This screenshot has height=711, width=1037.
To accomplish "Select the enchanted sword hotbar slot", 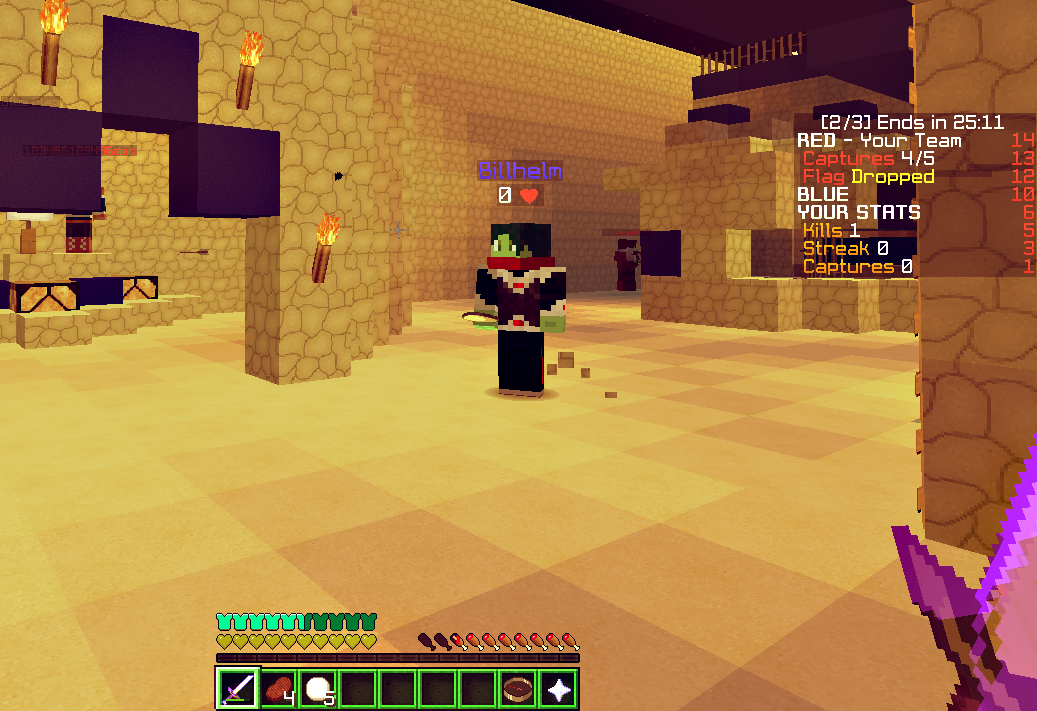I will pos(238,688).
